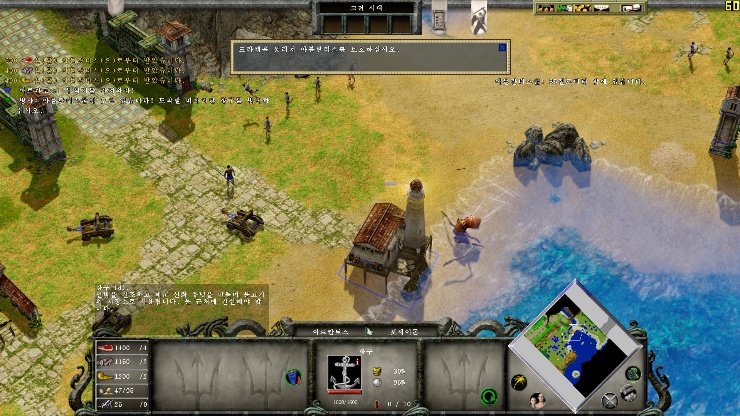
Task: Close the objective message box
Action: click(x=502, y=46)
